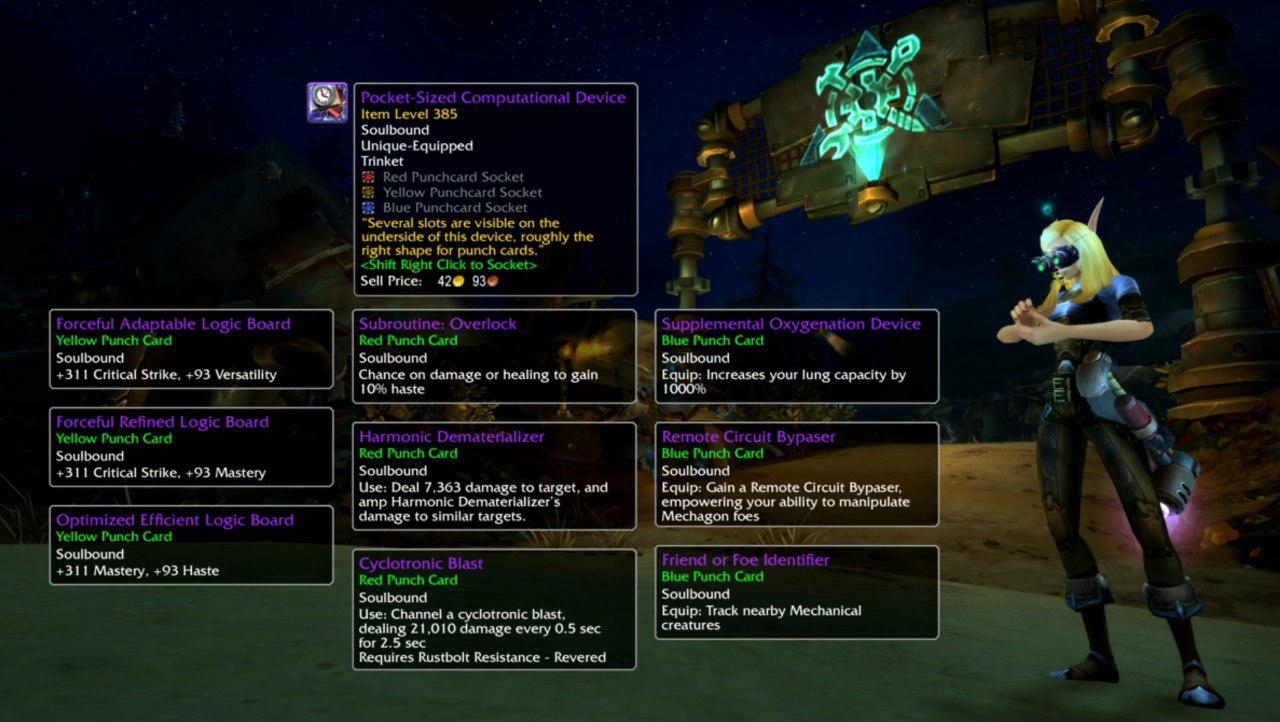Pick the Supplemental Oxygenation Device card

point(796,356)
